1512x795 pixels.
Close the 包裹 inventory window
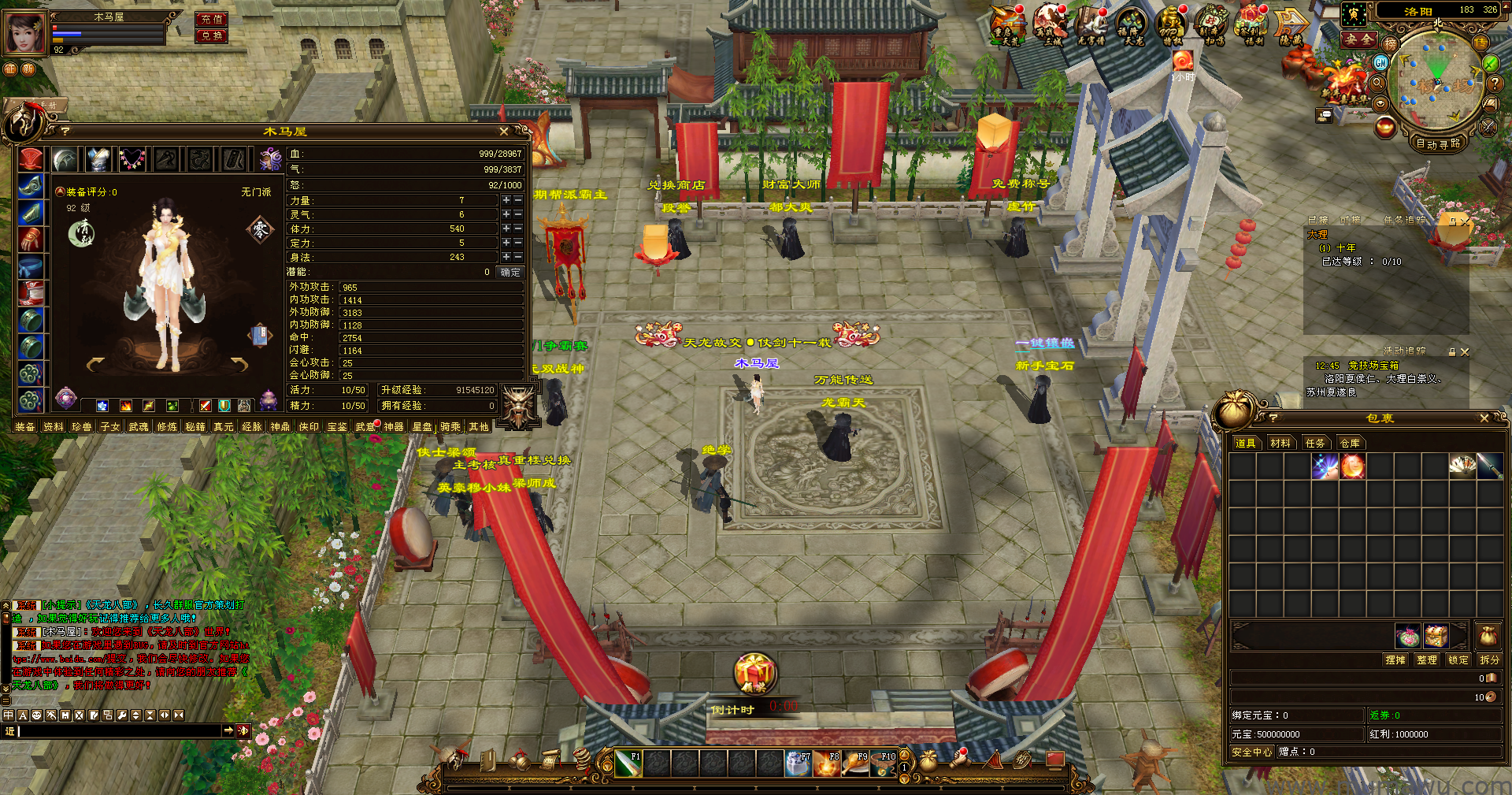[x=1484, y=418]
